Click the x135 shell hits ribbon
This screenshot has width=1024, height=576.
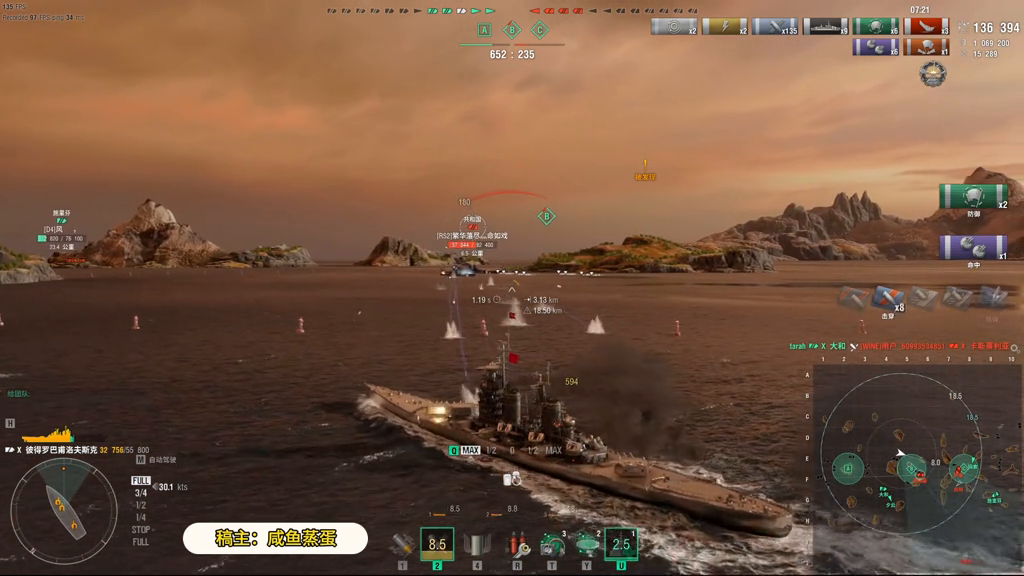[x=775, y=27]
